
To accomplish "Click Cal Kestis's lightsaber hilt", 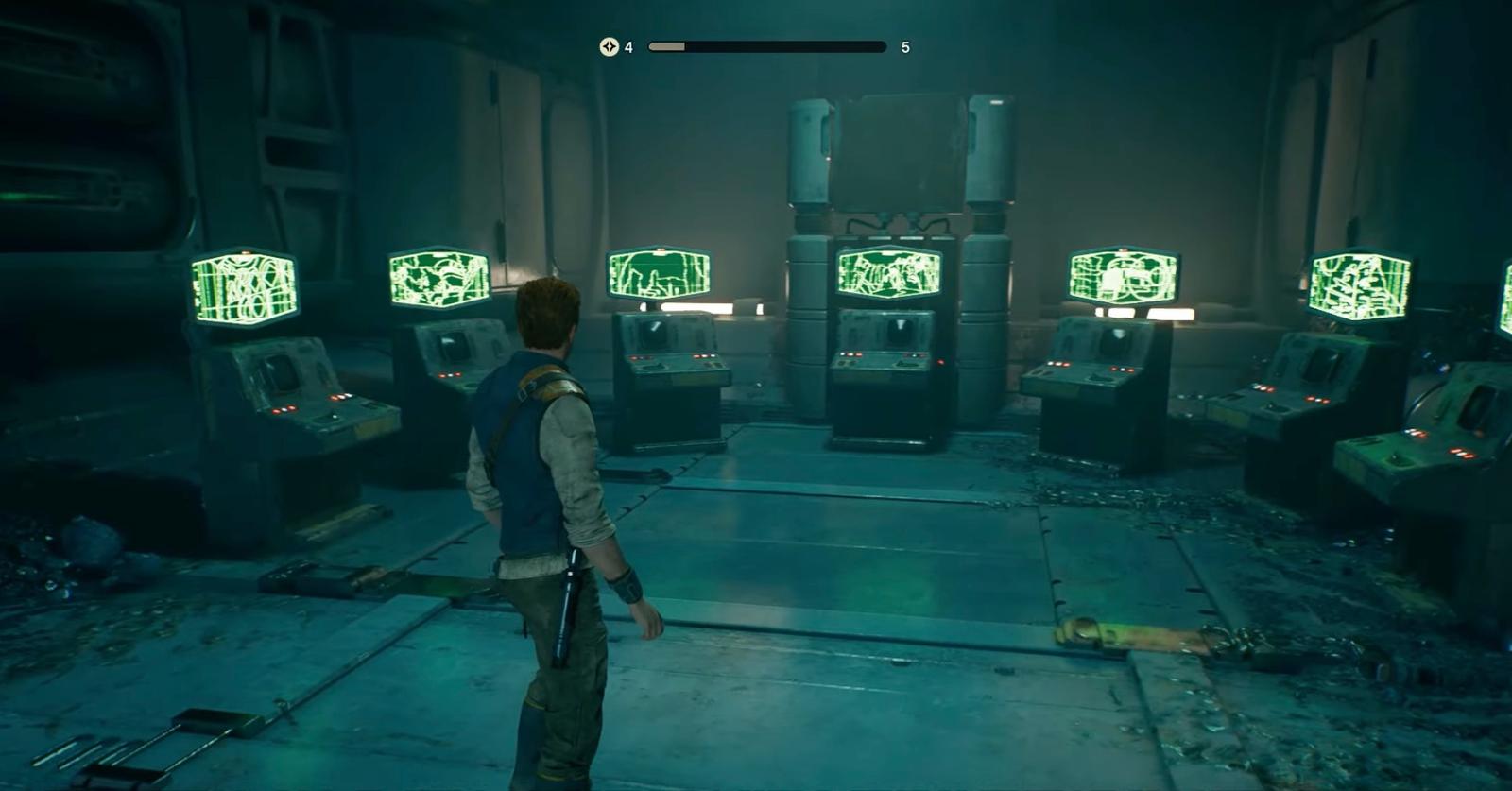I will click(x=568, y=595).
